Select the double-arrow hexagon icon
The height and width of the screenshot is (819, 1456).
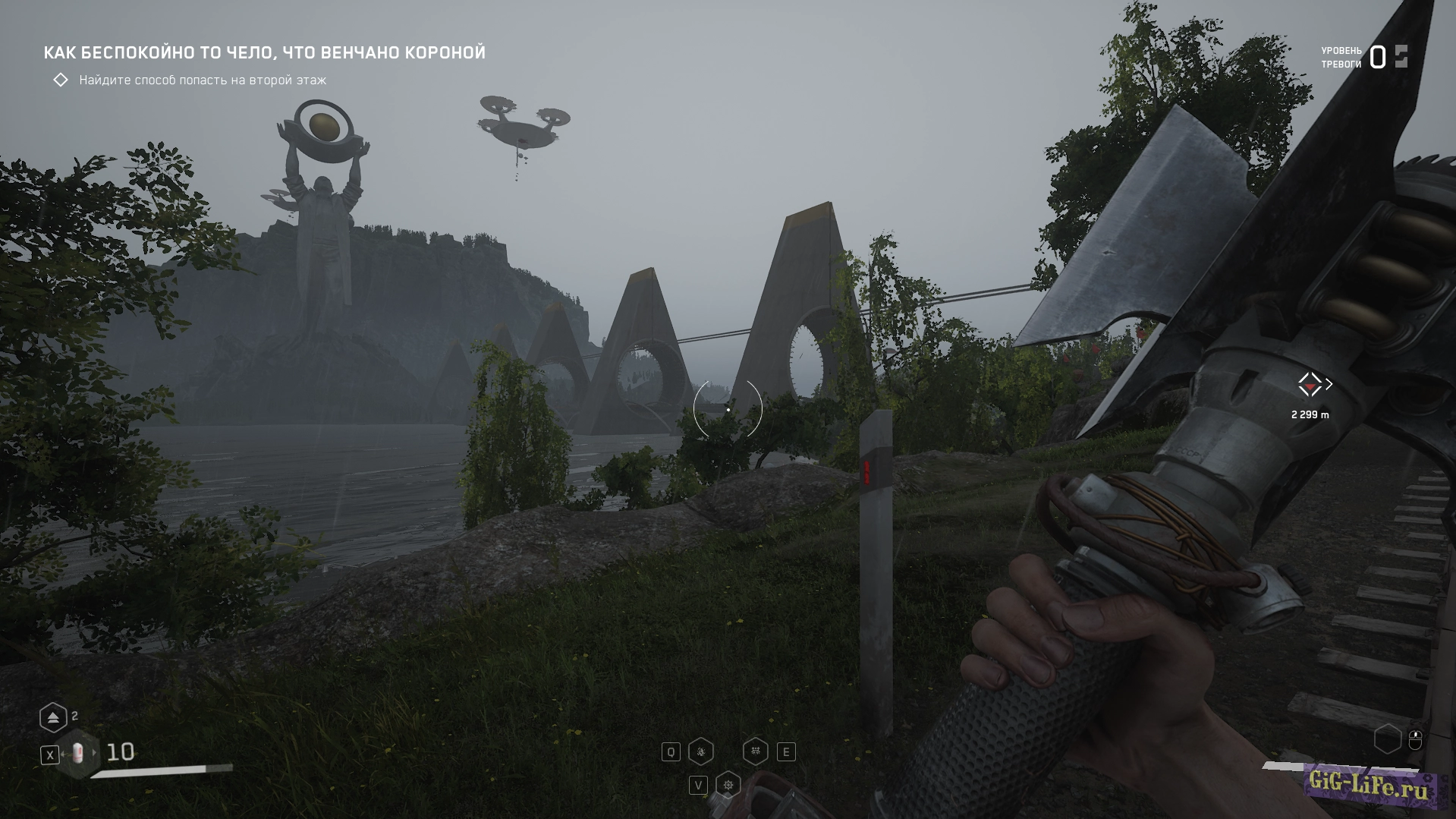53,717
